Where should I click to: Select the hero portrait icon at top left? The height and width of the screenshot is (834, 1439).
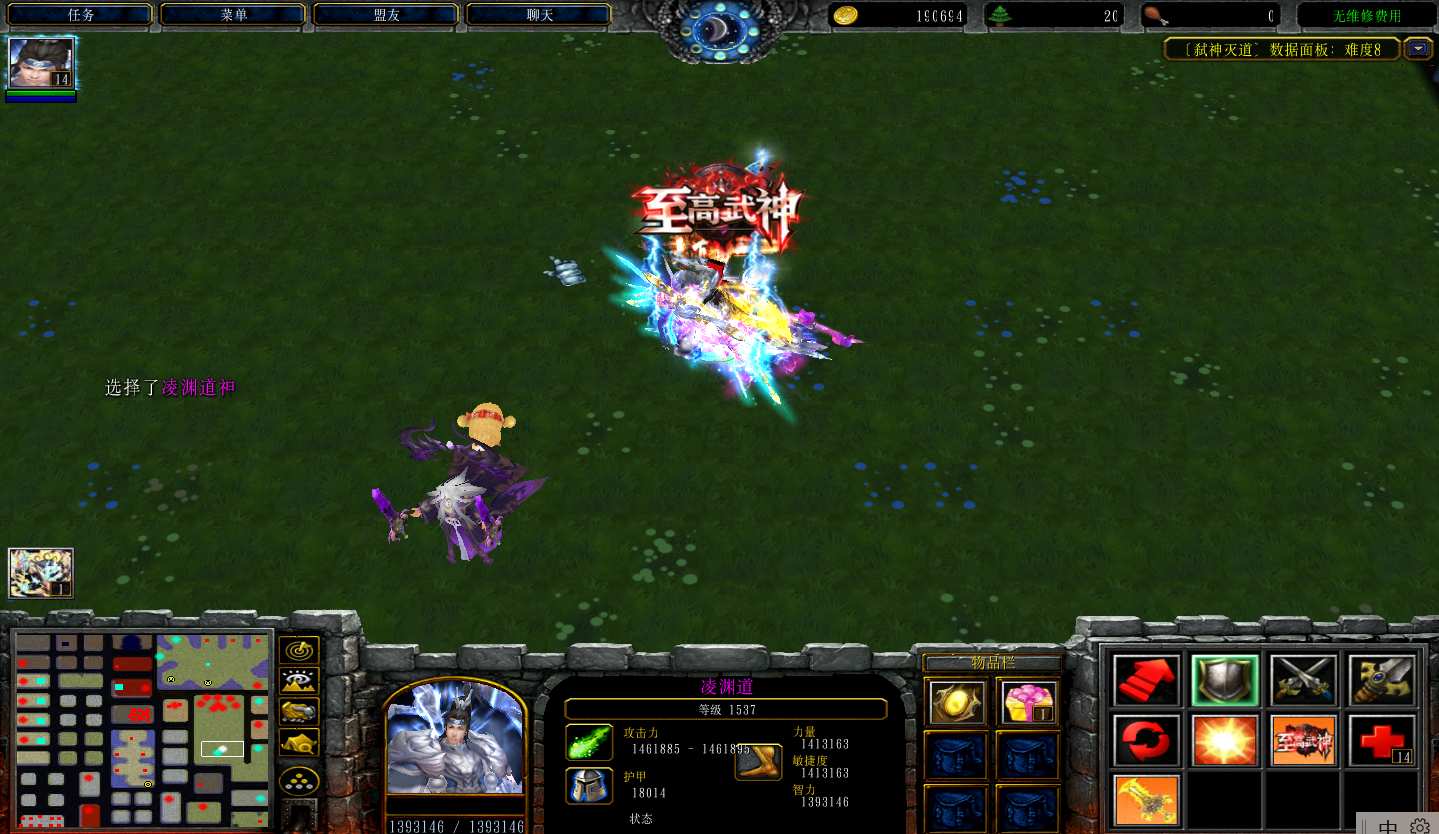(x=41, y=64)
